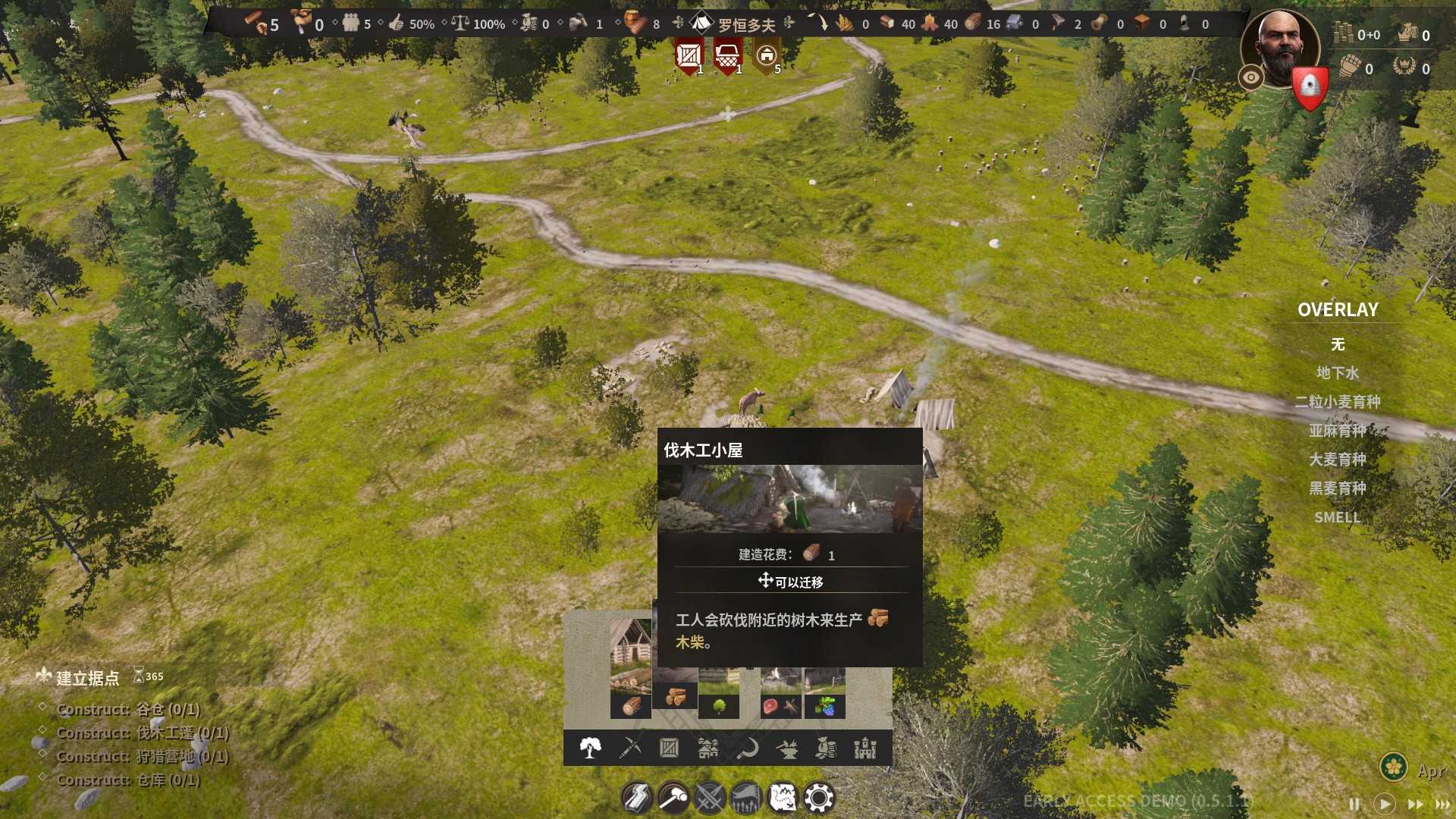Set game speed to triple fast-forward
Image resolution: width=1456 pixels, height=819 pixels.
[1442, 804]
